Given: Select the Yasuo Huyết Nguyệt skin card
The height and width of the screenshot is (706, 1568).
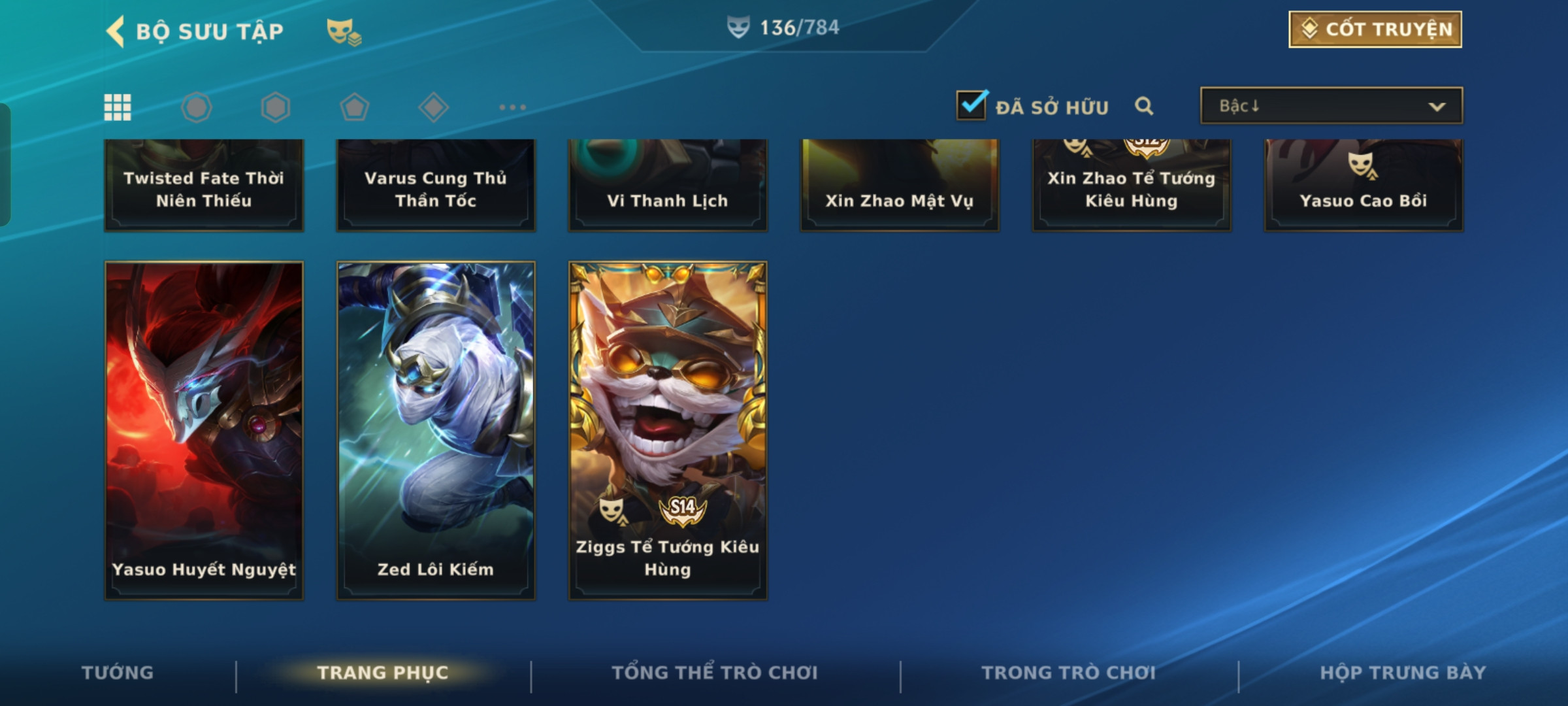Looking at the screenshot, I should (x=204, y=430).
